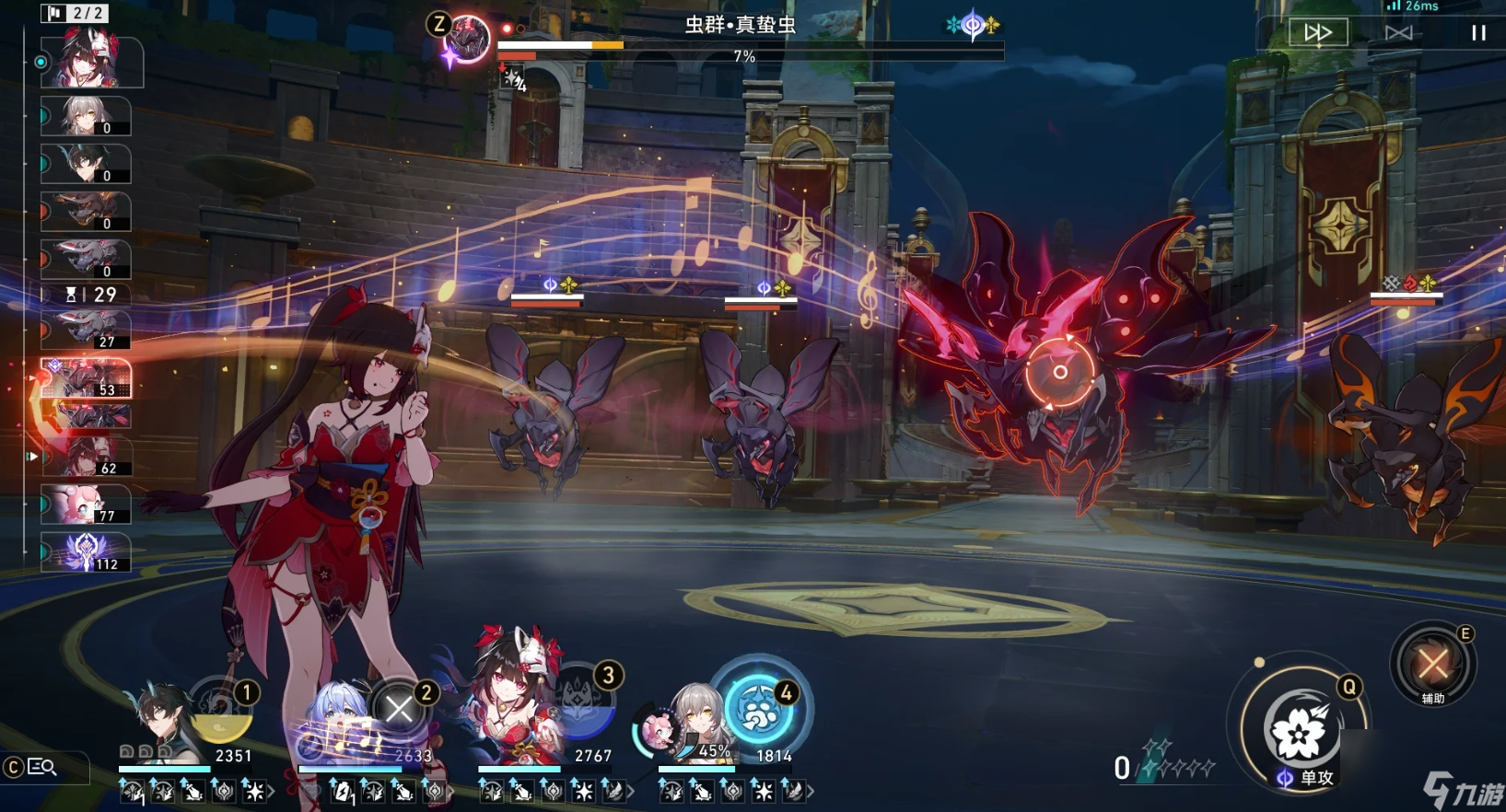This screenshot has height=812, width=1506.
Task: Click the current-turn portrait in turn order
Action: click(90, 61)
